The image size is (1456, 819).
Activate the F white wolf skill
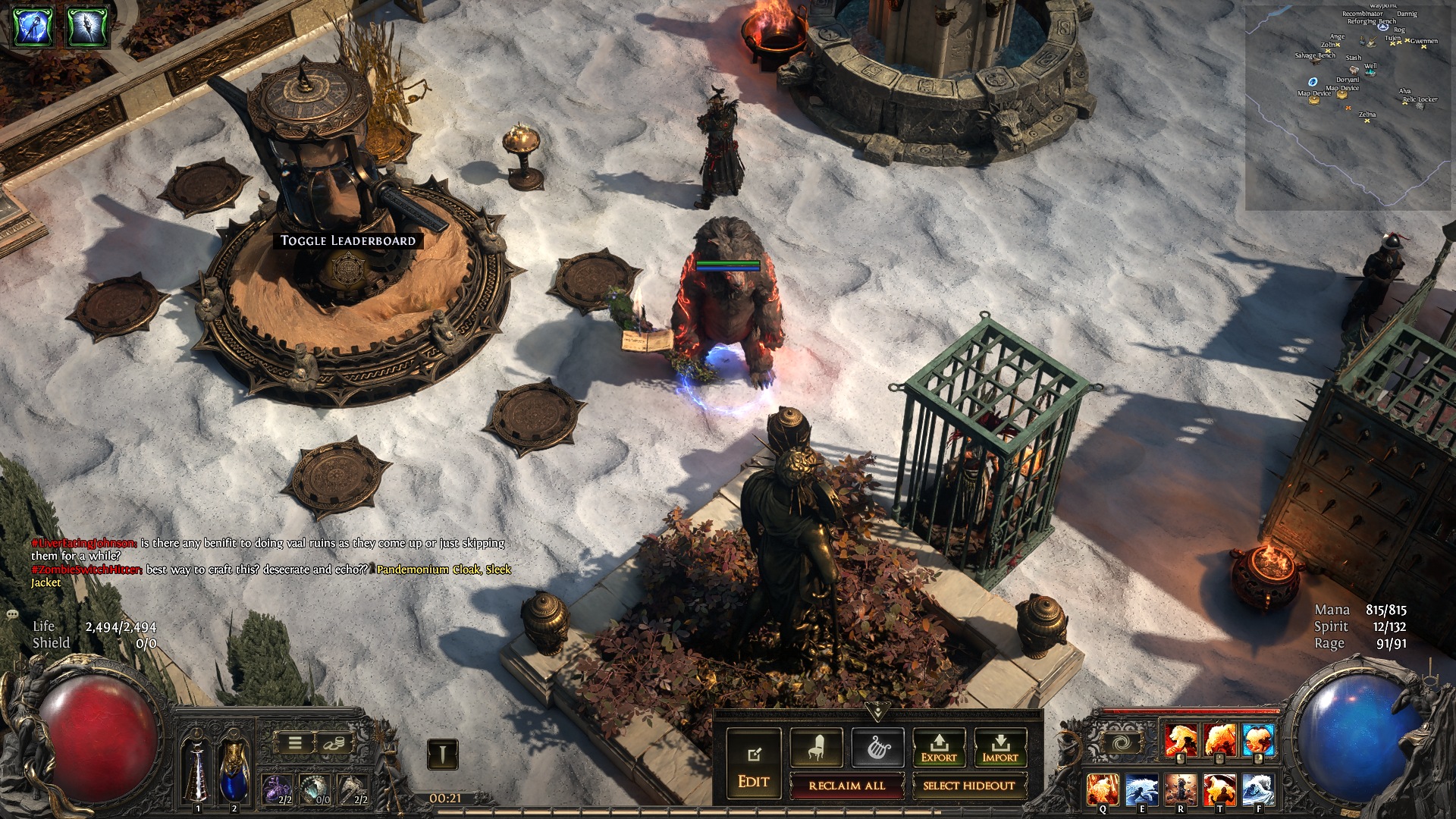click(x=1259, y=789)
